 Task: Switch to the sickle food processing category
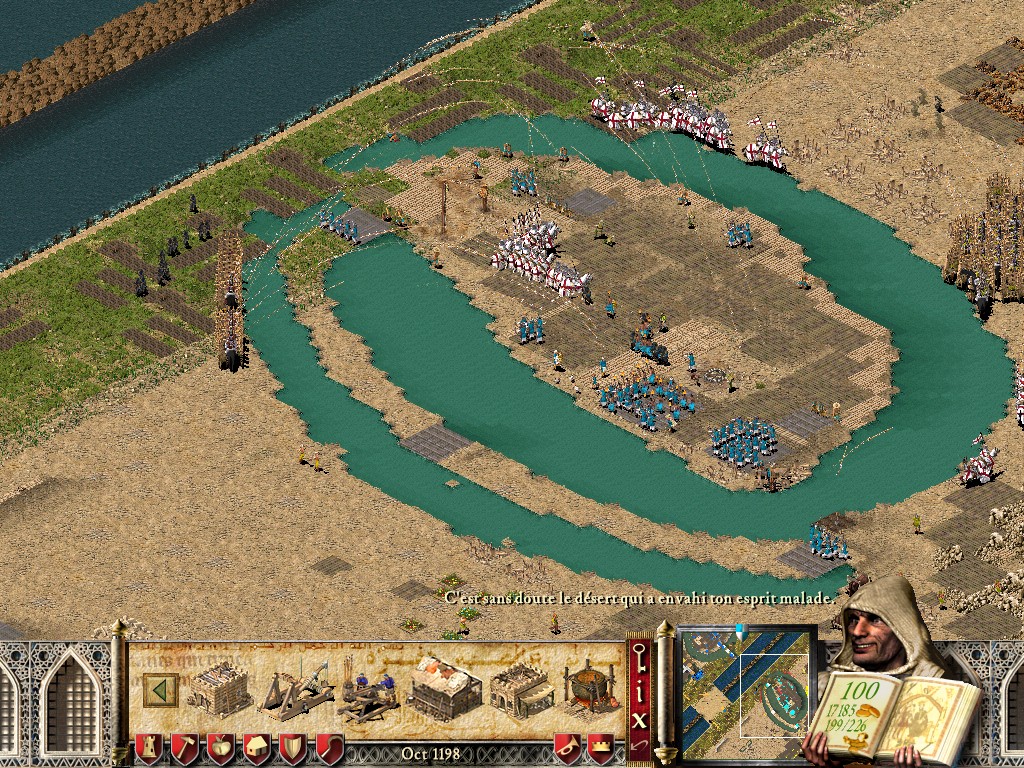click(329, 748)
